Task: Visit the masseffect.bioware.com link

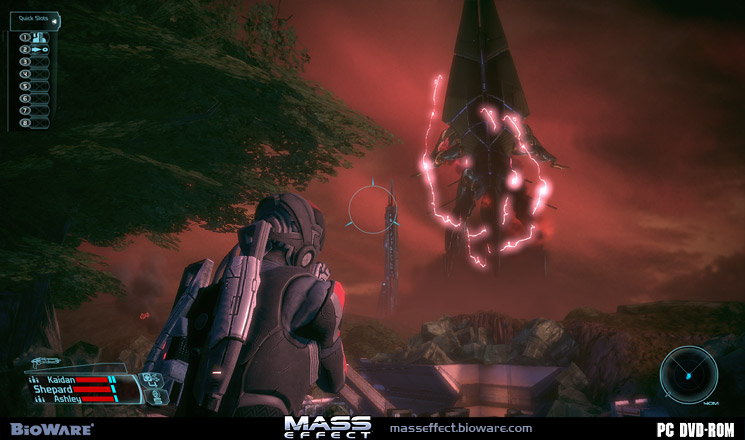Action: 460,428
